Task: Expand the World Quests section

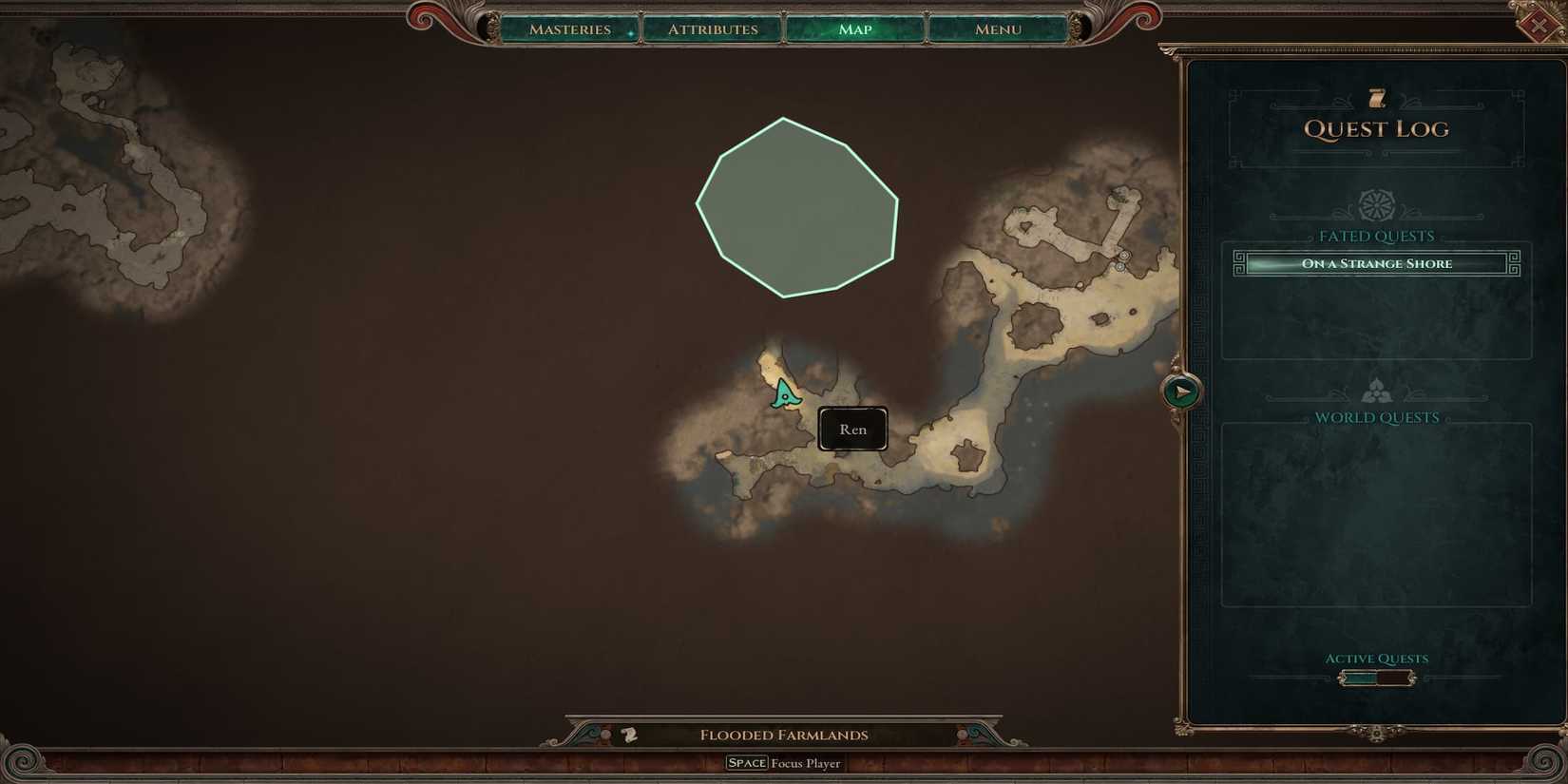Action: [x=1376, y=416]
